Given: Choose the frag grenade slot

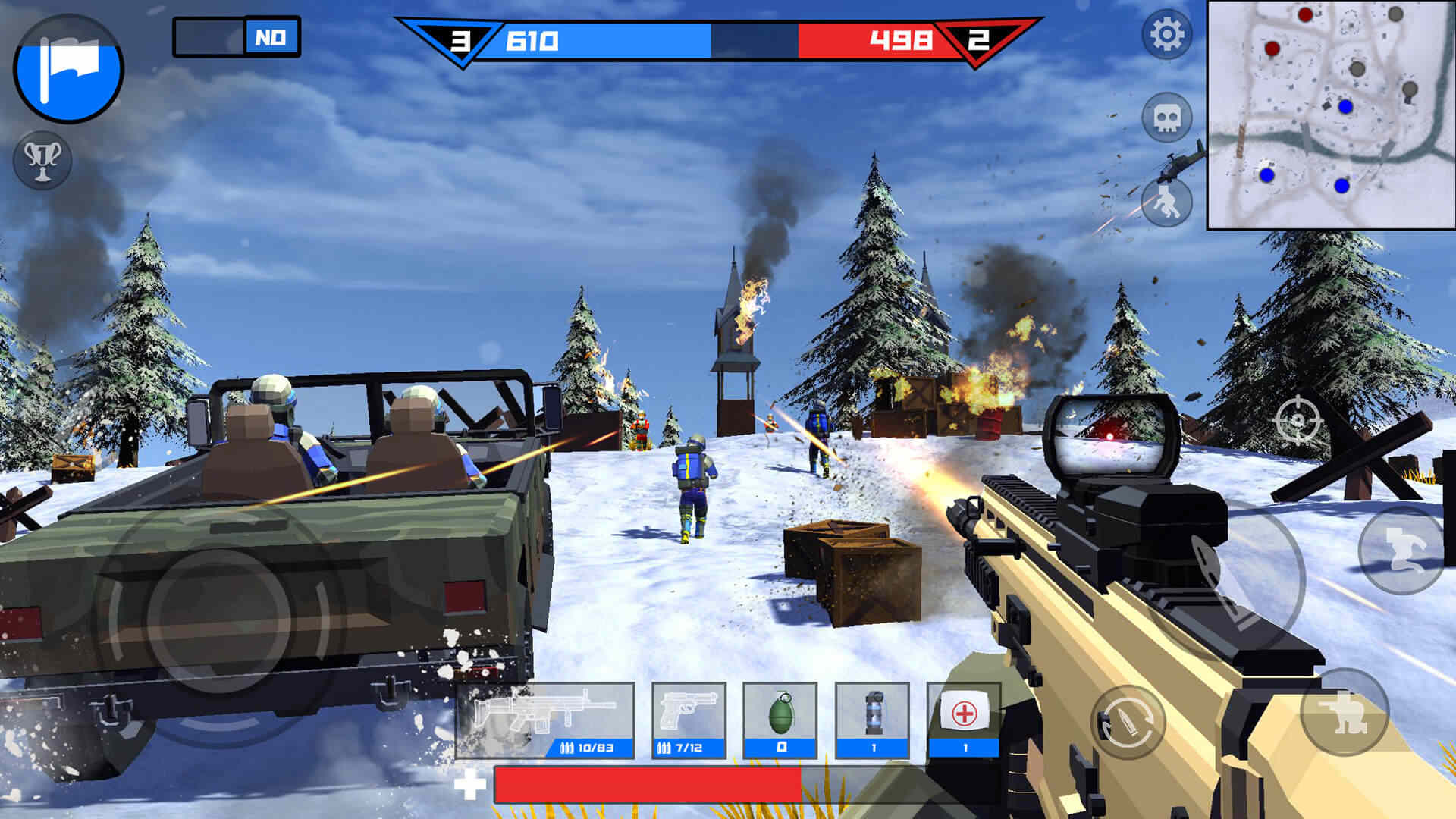Looking at the screenshot, I should pos(780,720).
